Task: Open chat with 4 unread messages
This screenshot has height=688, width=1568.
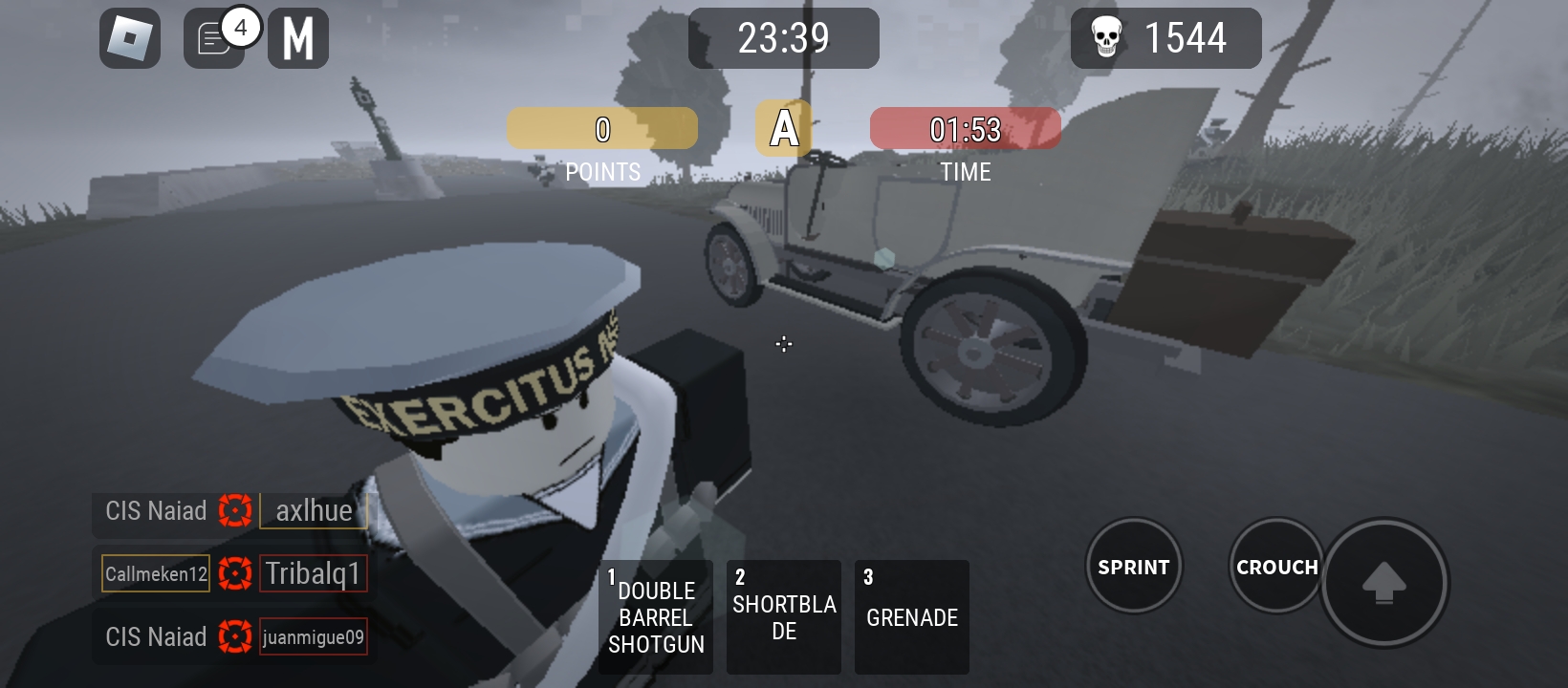Action: 214,39
